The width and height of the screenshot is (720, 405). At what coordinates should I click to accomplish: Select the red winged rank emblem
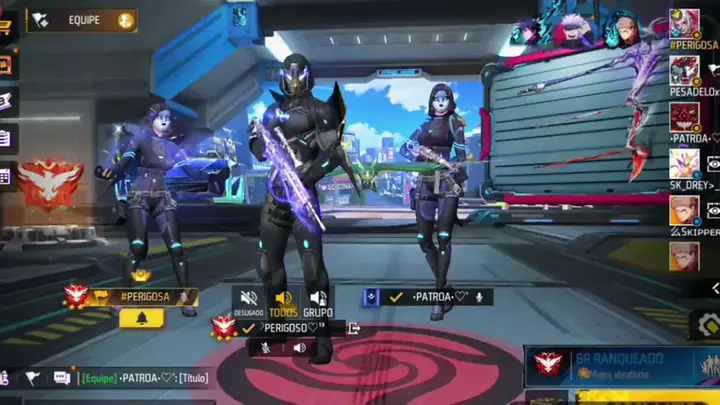pyautogui.click(x=48, y=184)
